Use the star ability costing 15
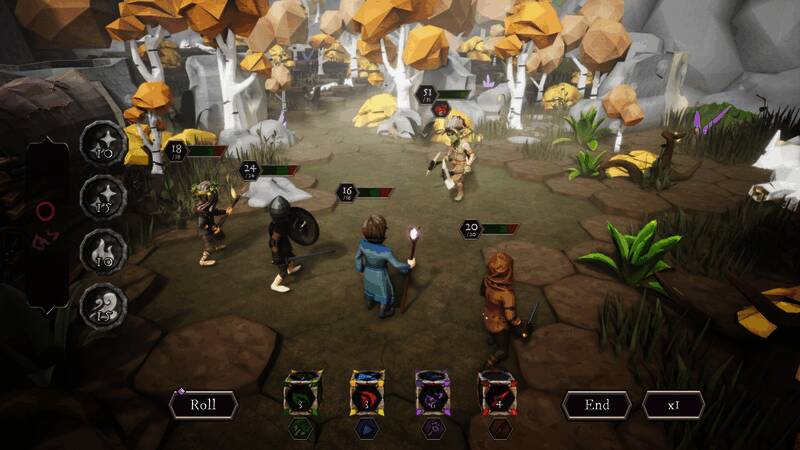 (x=102, y=197)
